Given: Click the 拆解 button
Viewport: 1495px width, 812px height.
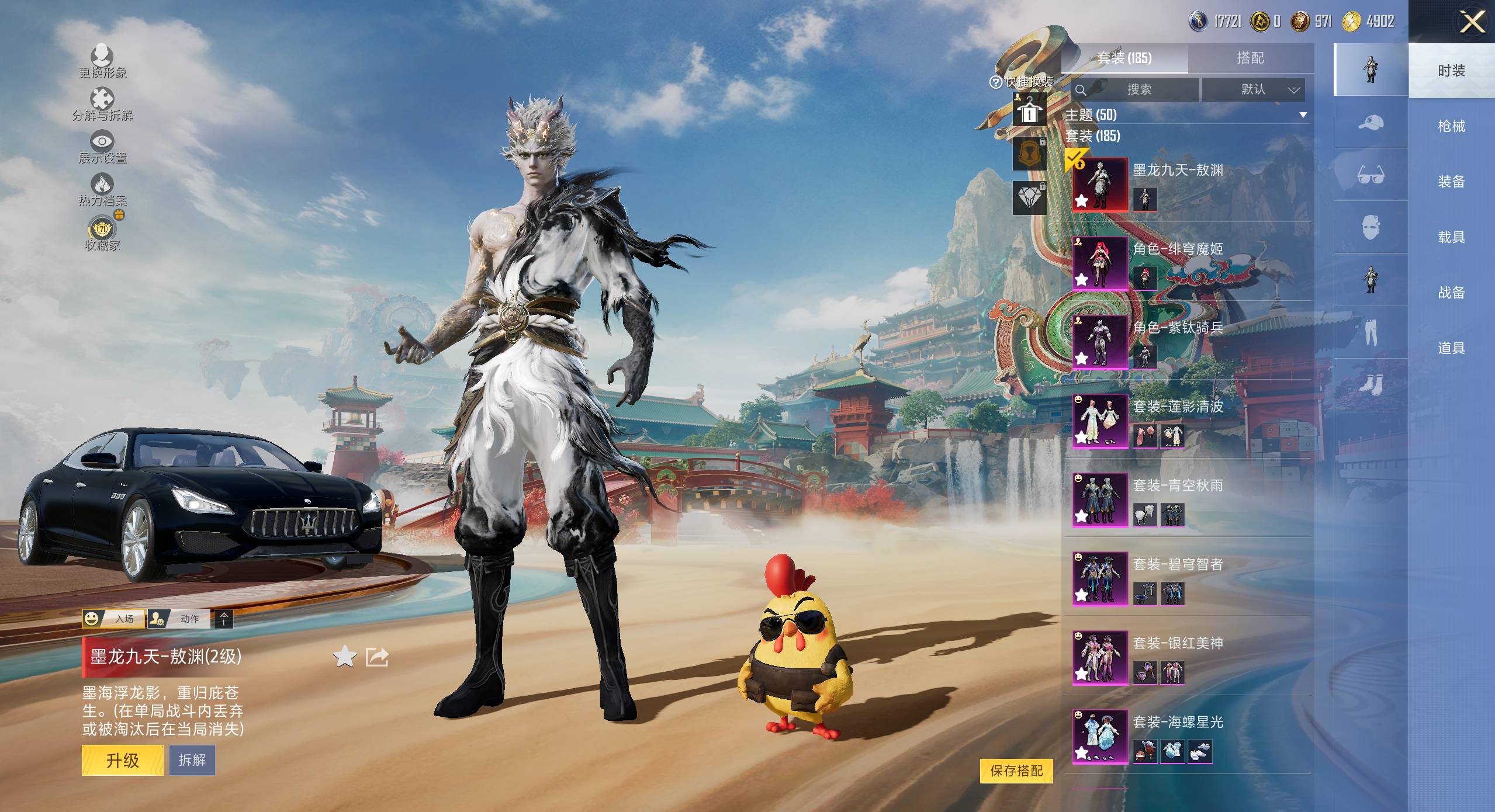Looking at the screenshot, I should pyautogui.click(x=192, y=760).
